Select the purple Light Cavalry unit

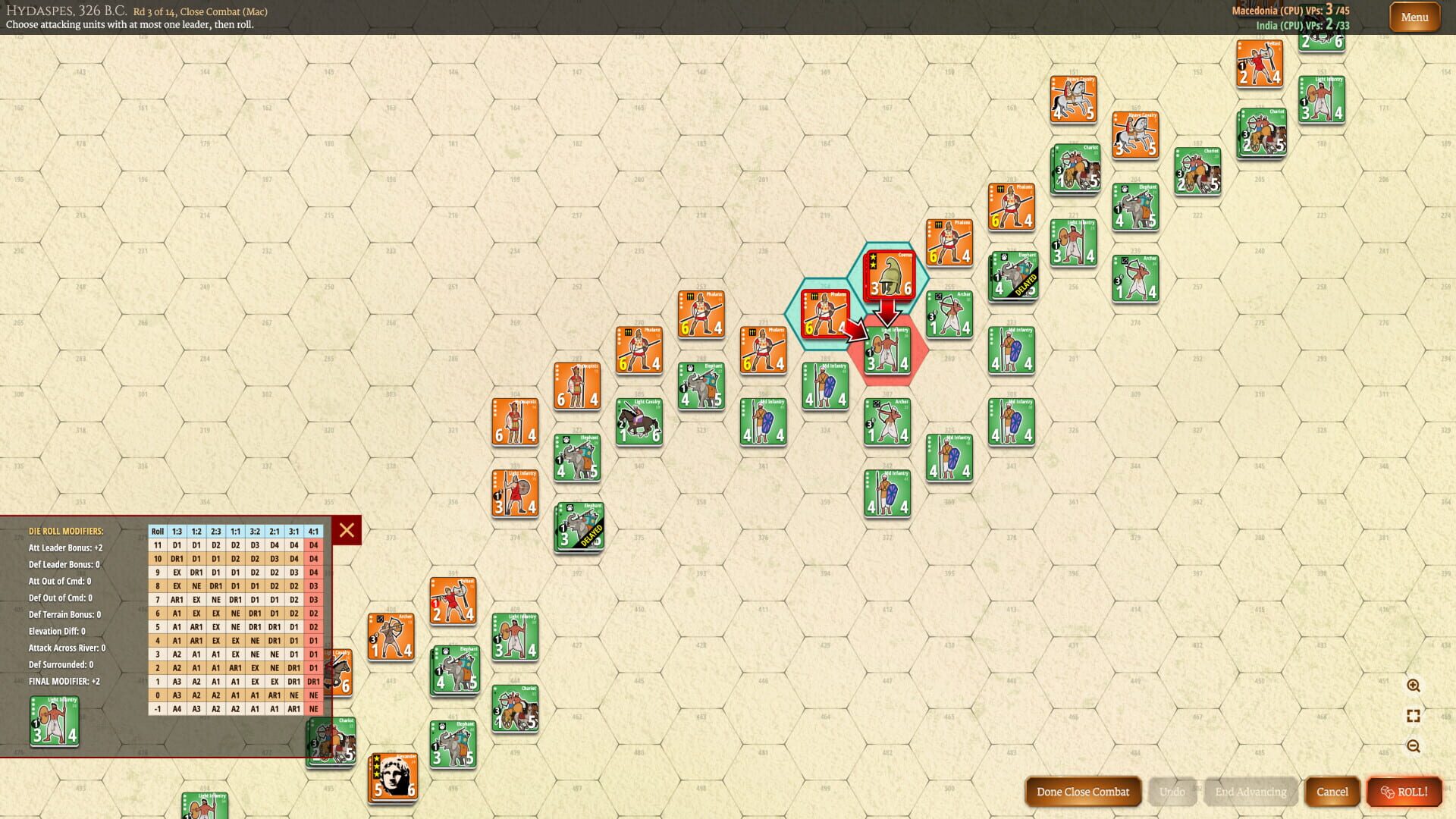[639, 422]
